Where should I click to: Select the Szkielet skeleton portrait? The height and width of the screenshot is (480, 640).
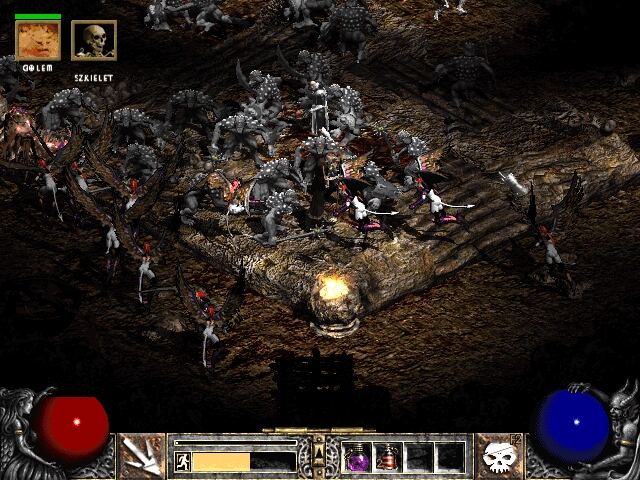pos(94,40)
